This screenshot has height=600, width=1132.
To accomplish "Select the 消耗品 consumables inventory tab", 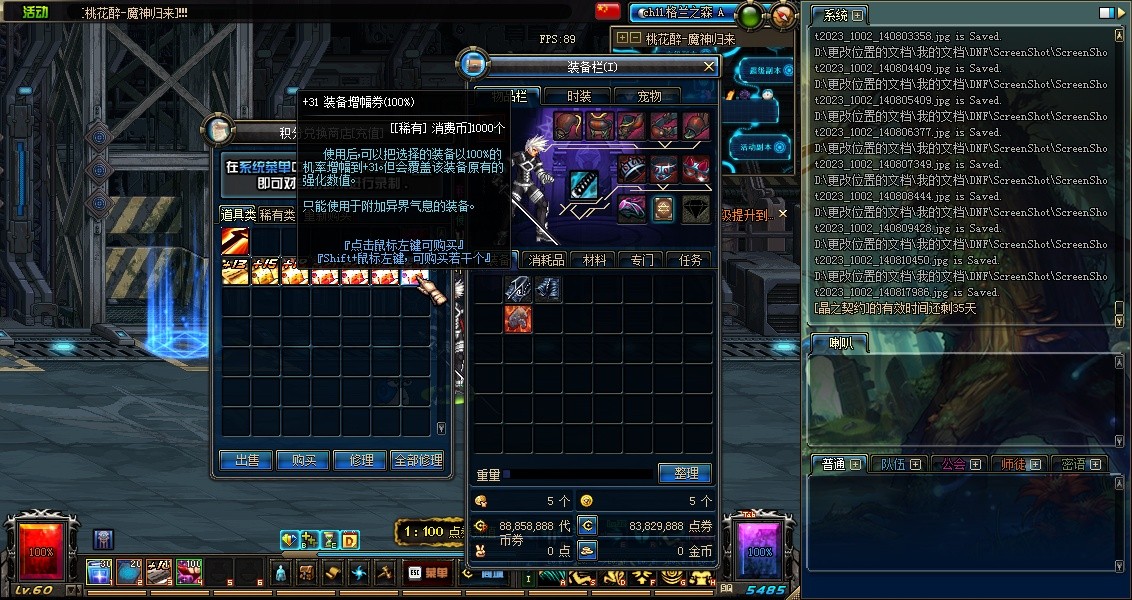I will [x=547, y=260].
